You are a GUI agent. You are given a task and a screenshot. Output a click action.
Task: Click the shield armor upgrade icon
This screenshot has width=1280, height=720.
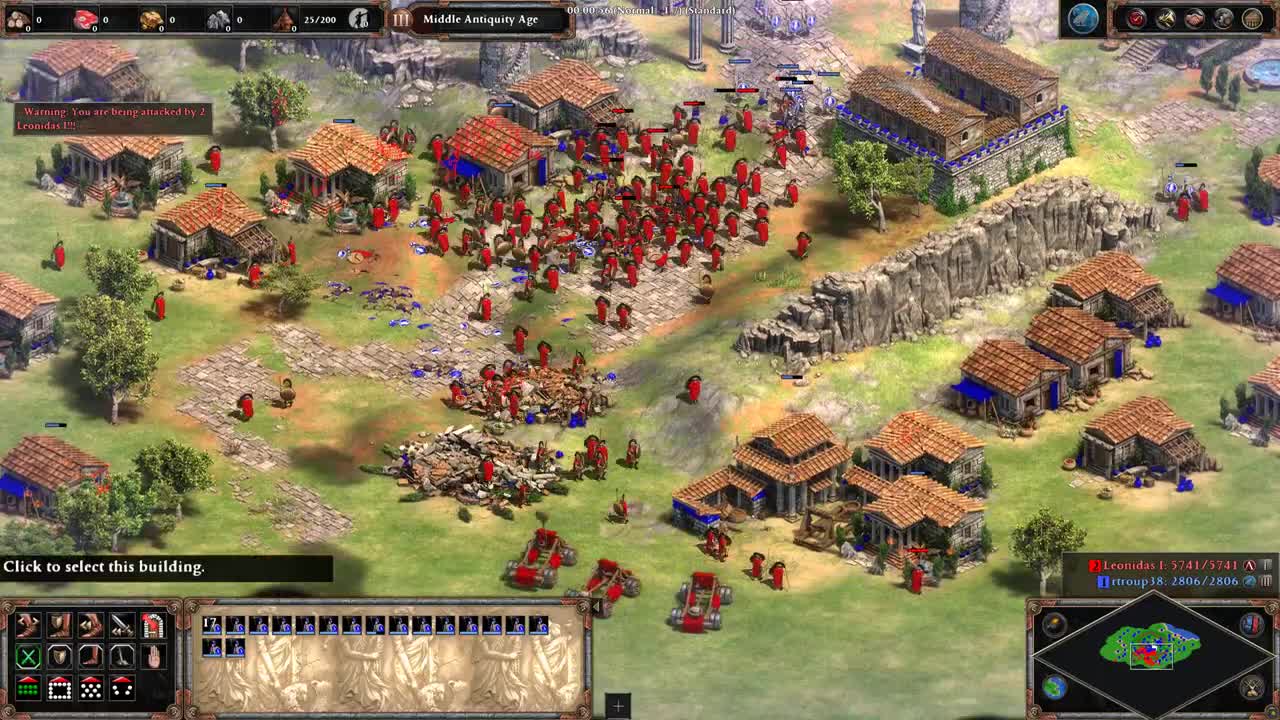pyautogui.click(x=58, y=625)
